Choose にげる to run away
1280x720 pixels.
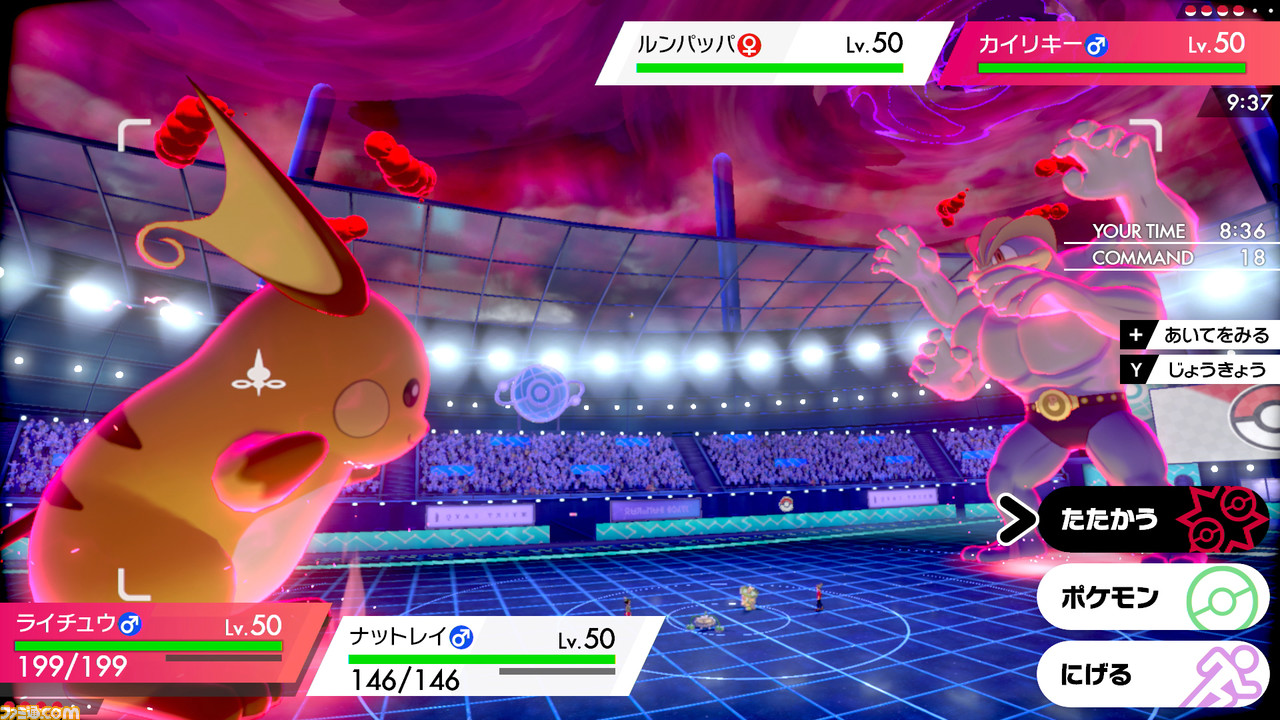pos(1150,674)
